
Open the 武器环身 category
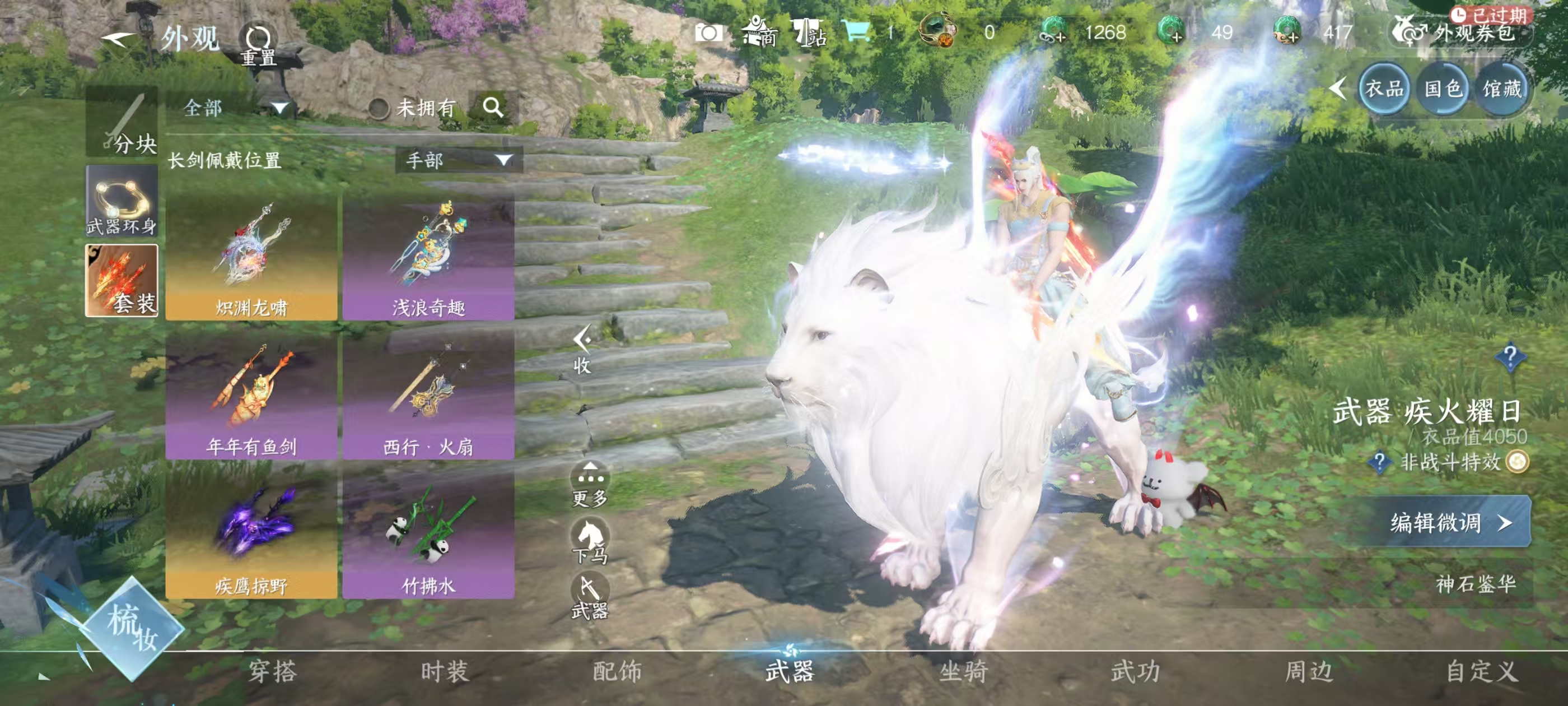[x=122, y=201]
